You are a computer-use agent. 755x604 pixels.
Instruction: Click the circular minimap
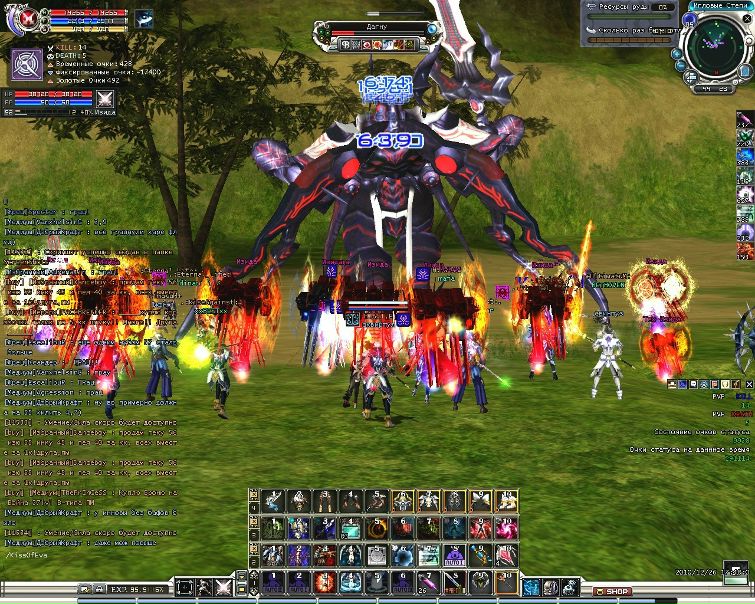point(718,43)
